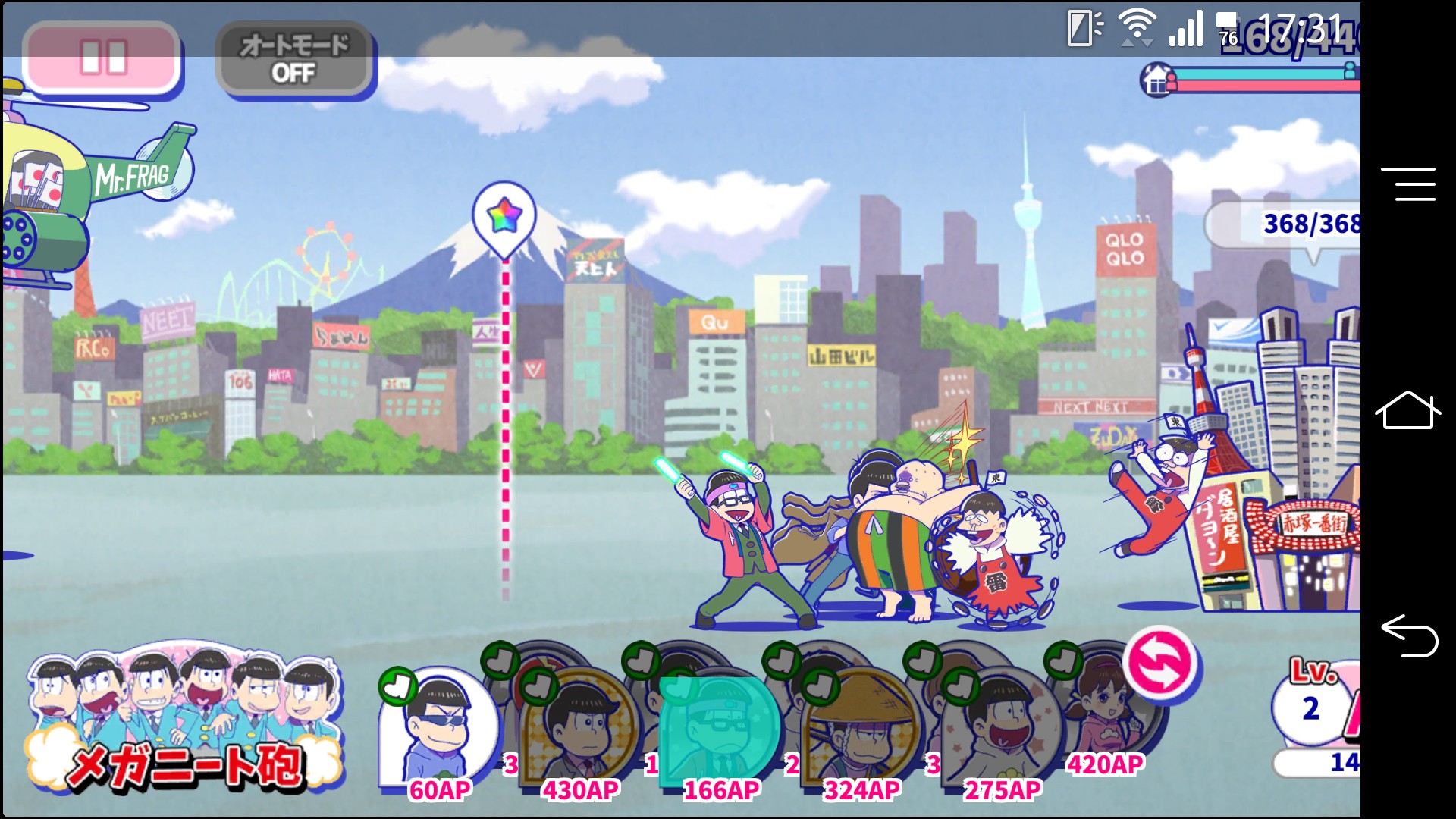Open the Android menu lines button
The height and width of the screenshot is (819, 1456).
[x=1407, y=184]
